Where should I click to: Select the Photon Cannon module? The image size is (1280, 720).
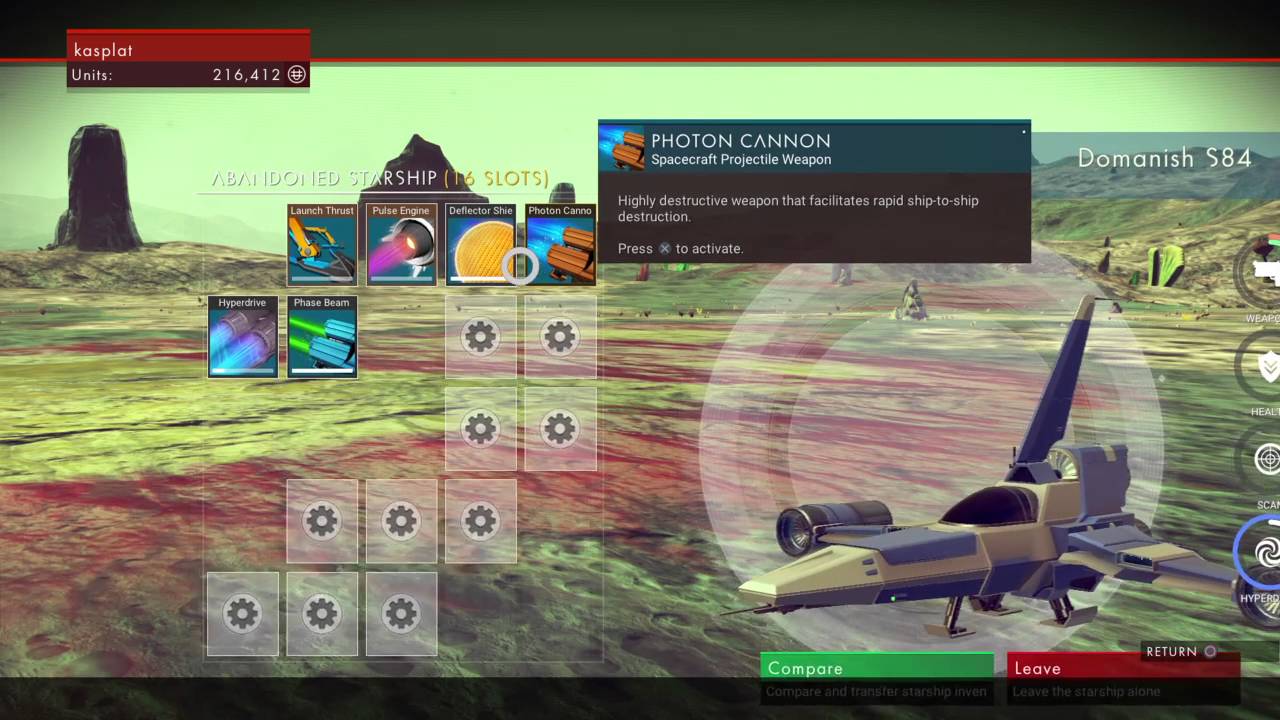(560, 243)
